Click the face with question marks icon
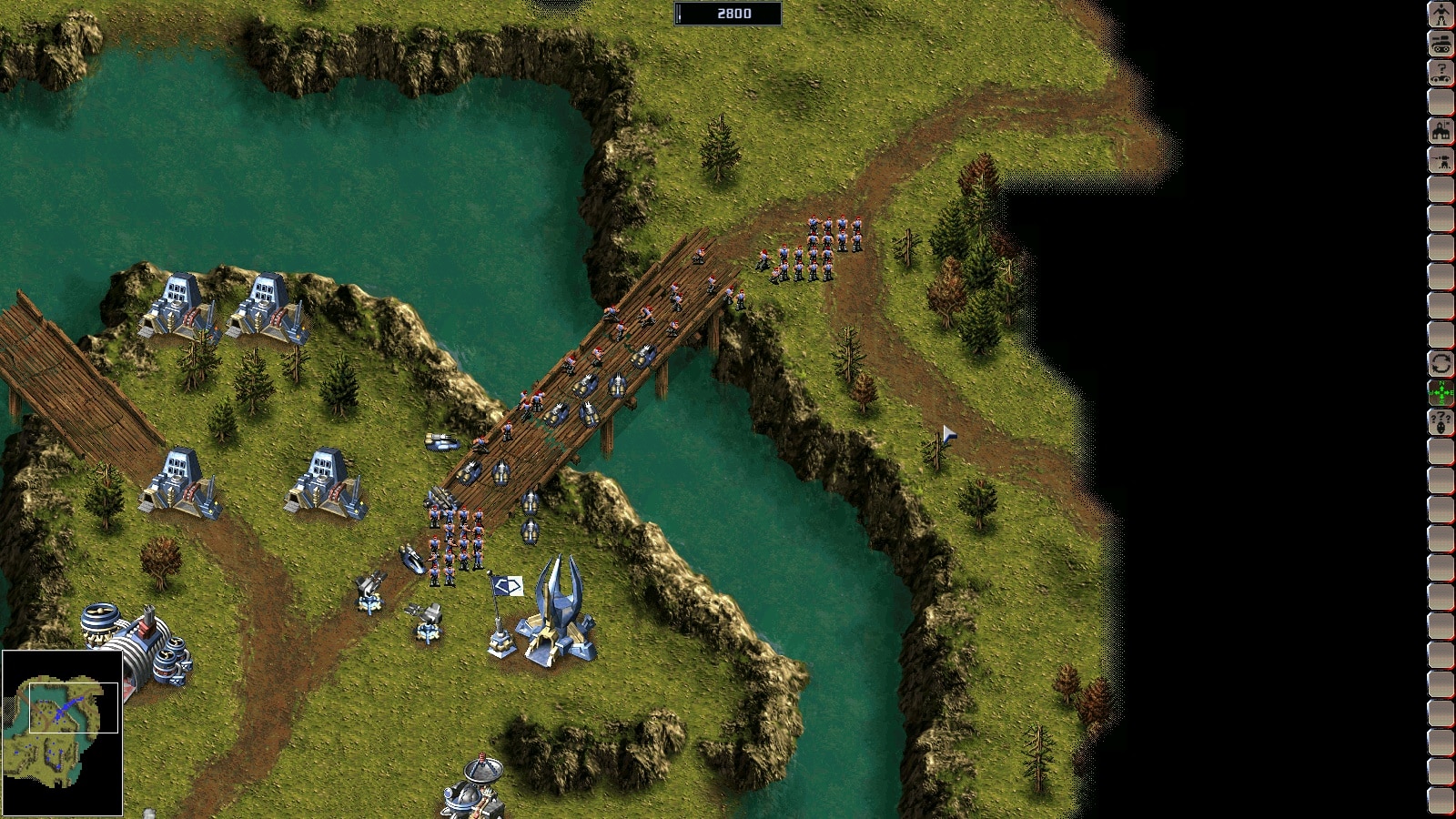This screenshot has height=819, width=1456. click(1441, 422)
